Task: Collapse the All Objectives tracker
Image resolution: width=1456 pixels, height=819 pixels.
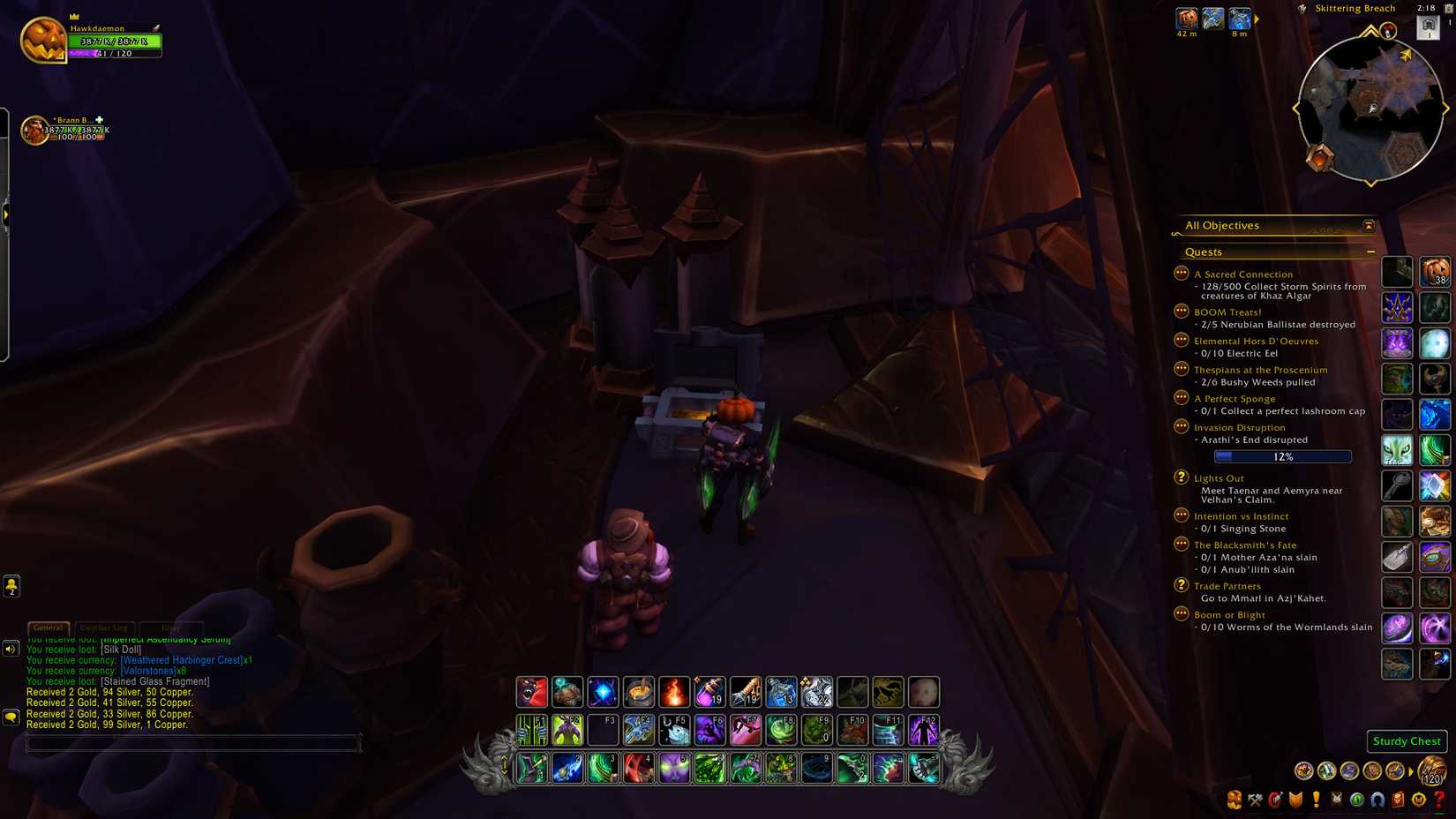Action: 1368,225
